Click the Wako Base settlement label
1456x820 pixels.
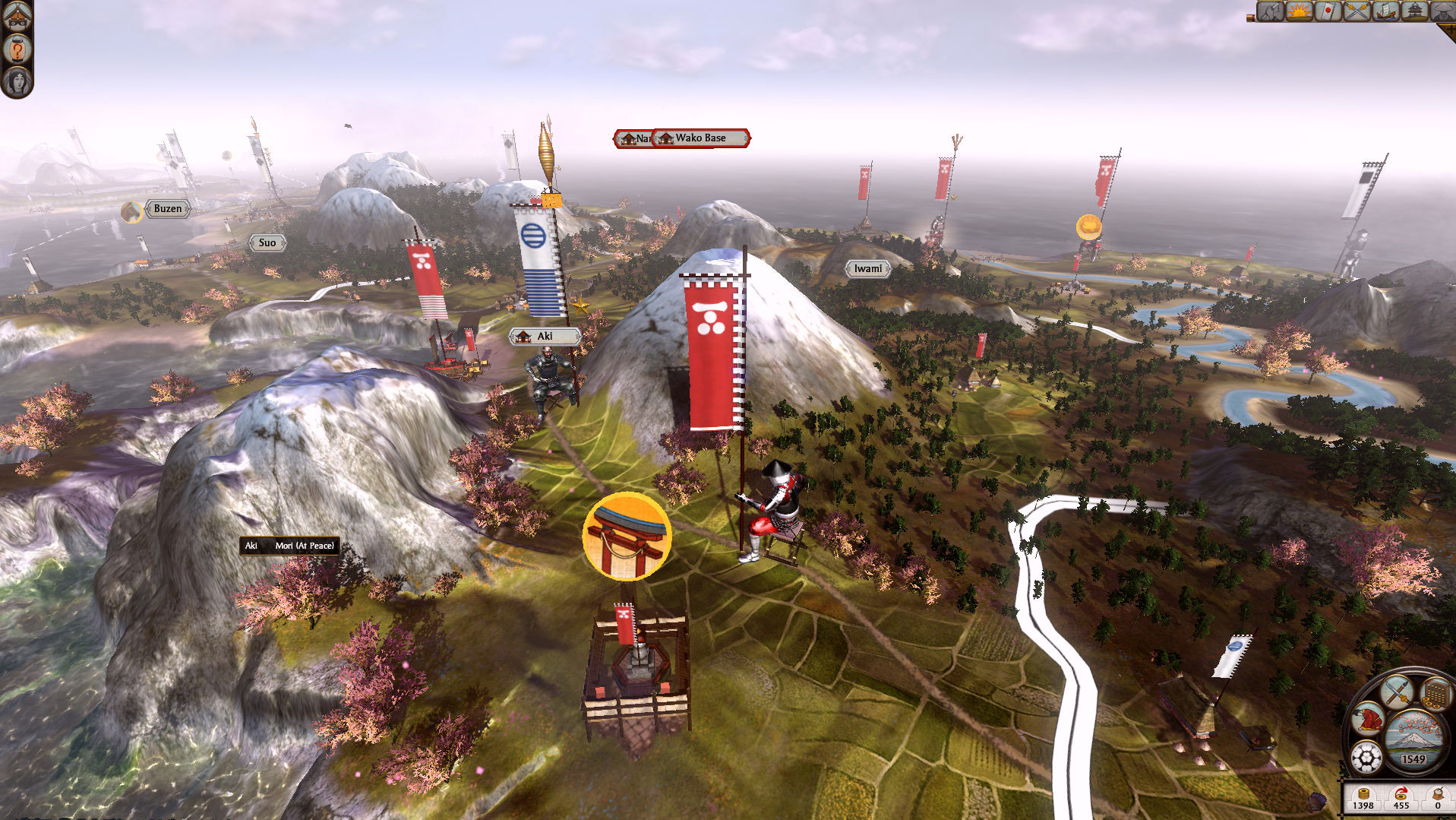700,138
